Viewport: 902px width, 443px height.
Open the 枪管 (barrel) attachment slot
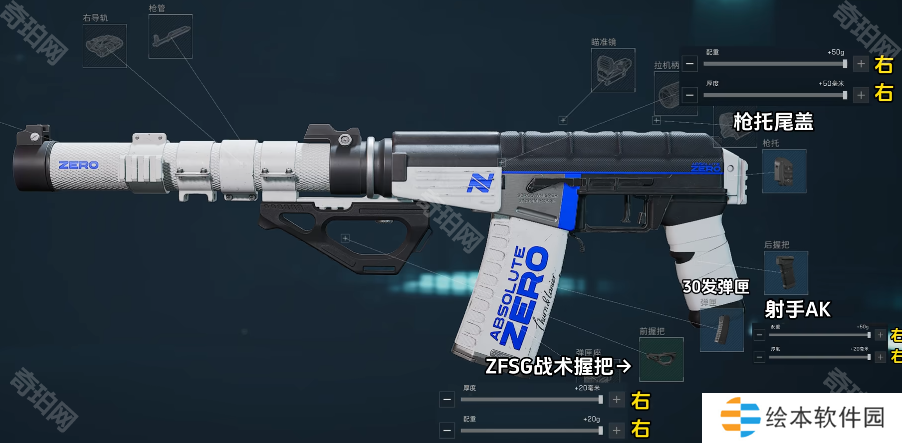click(169, 36)
